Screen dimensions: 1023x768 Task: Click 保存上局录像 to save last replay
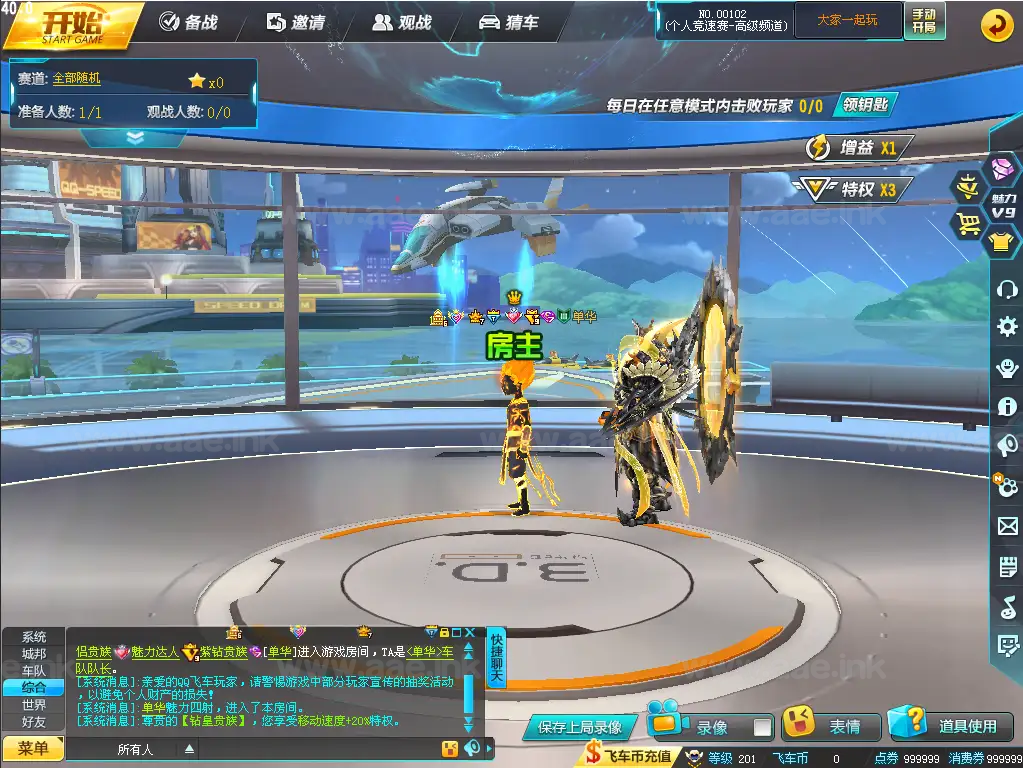click(x=579, y=728)
